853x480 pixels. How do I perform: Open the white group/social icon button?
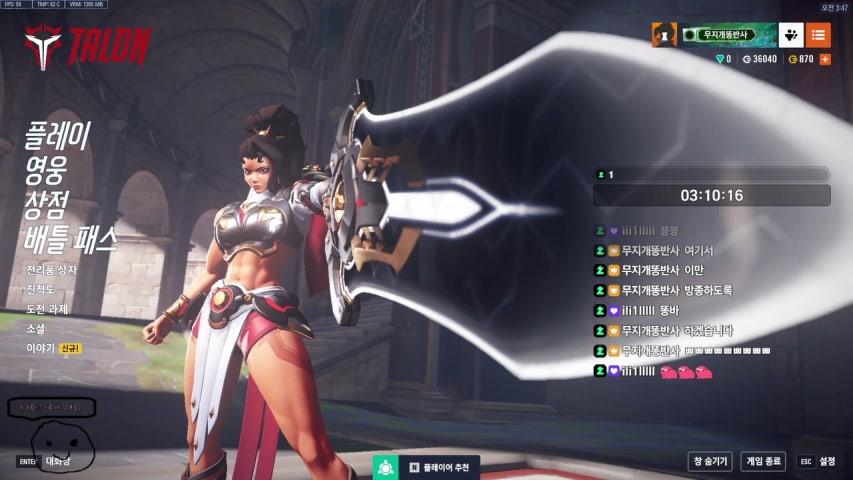pyautogui.click(x=791, y=35)
